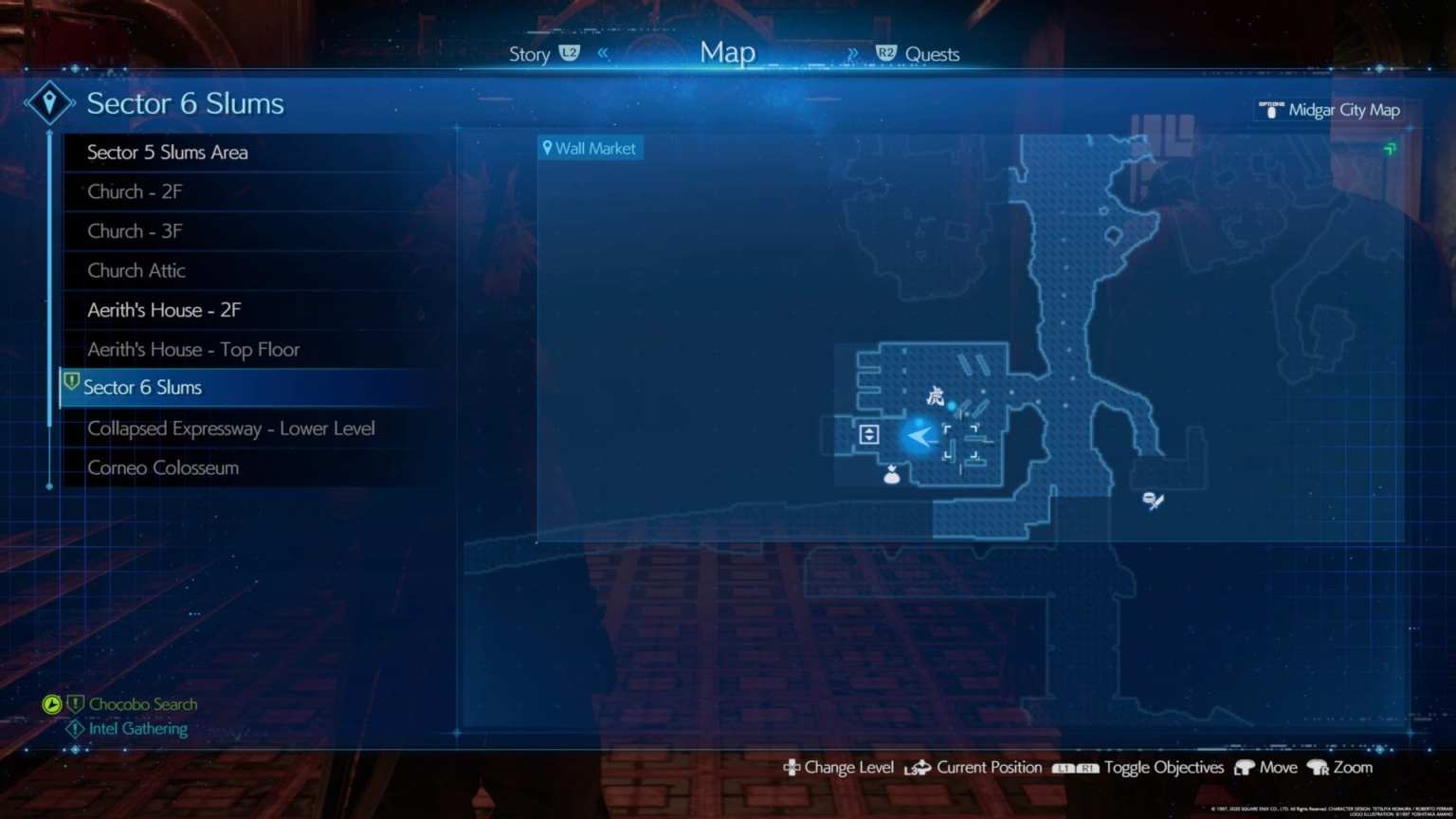Screen dimensions: 1456x819
Task: Click the quest shield badge on Sector 6 Slums
Action: point(72,381)
